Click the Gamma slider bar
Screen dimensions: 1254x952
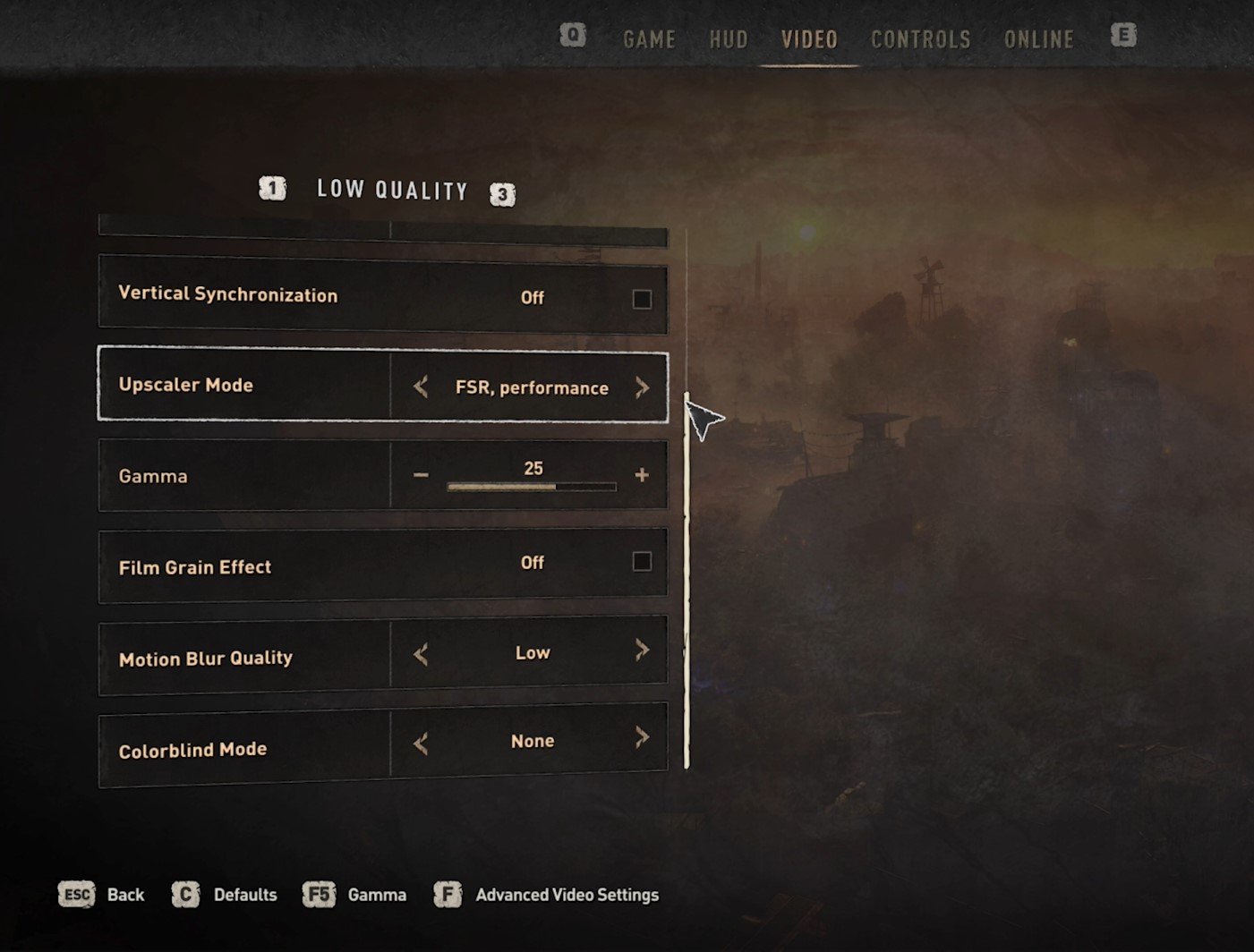pos(532,487)
